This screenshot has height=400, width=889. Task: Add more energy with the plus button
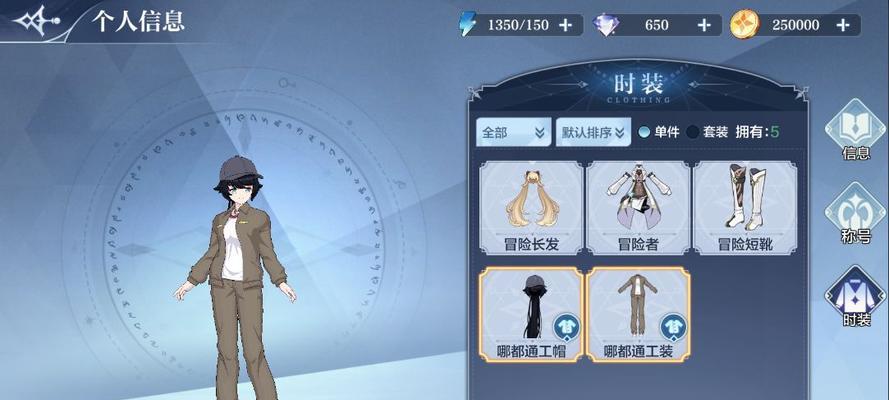pos(566,25)
